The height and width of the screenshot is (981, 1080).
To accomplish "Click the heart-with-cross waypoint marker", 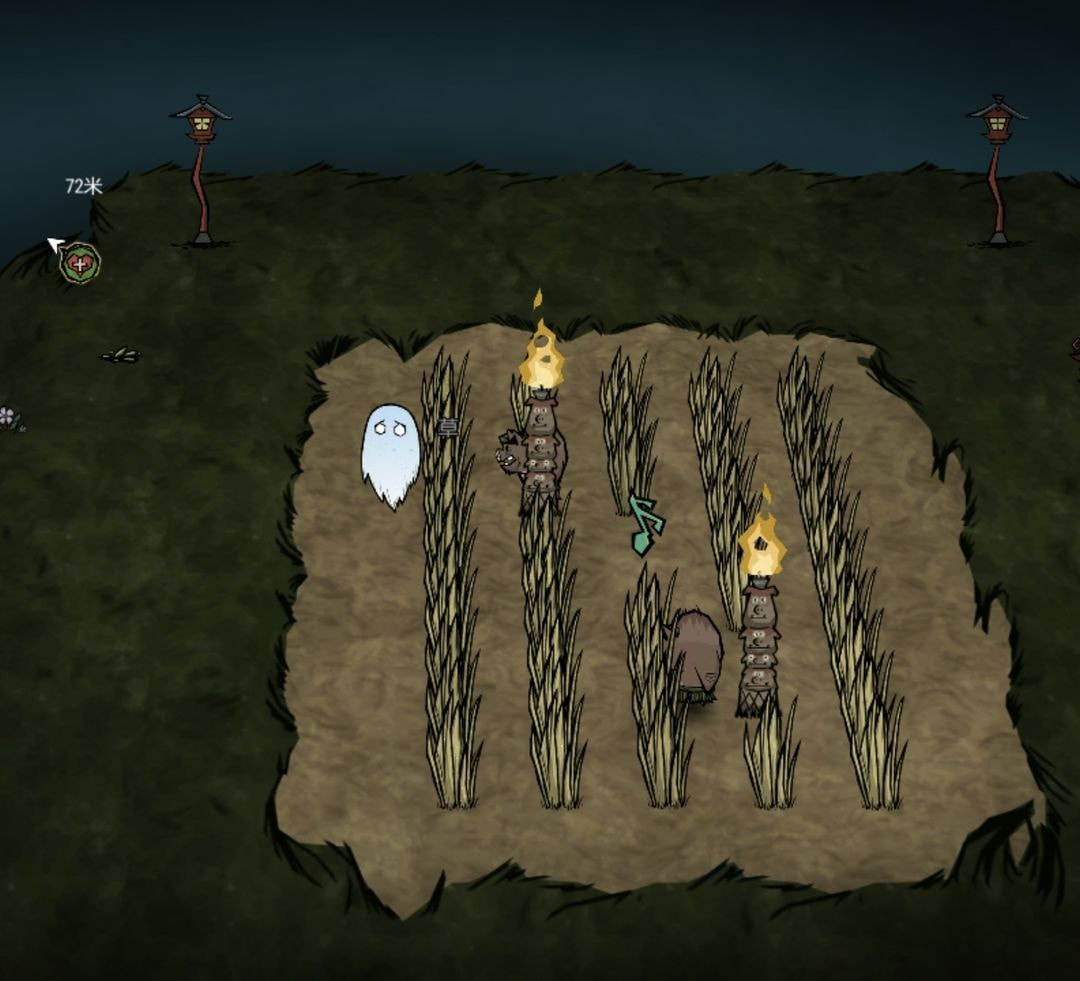I will 79,264.
